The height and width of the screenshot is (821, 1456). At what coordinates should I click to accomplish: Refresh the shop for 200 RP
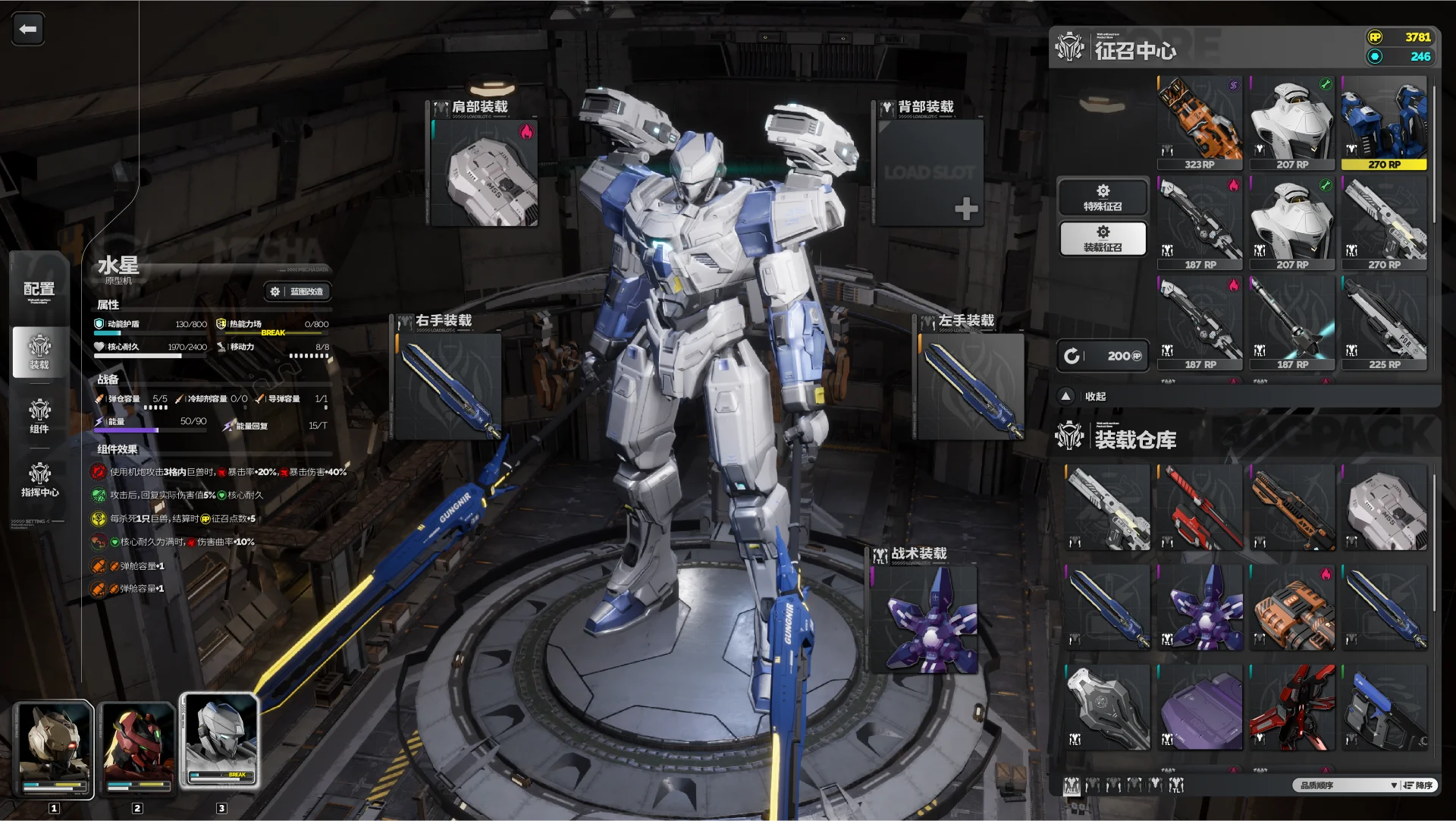(x=1103, y=356)
